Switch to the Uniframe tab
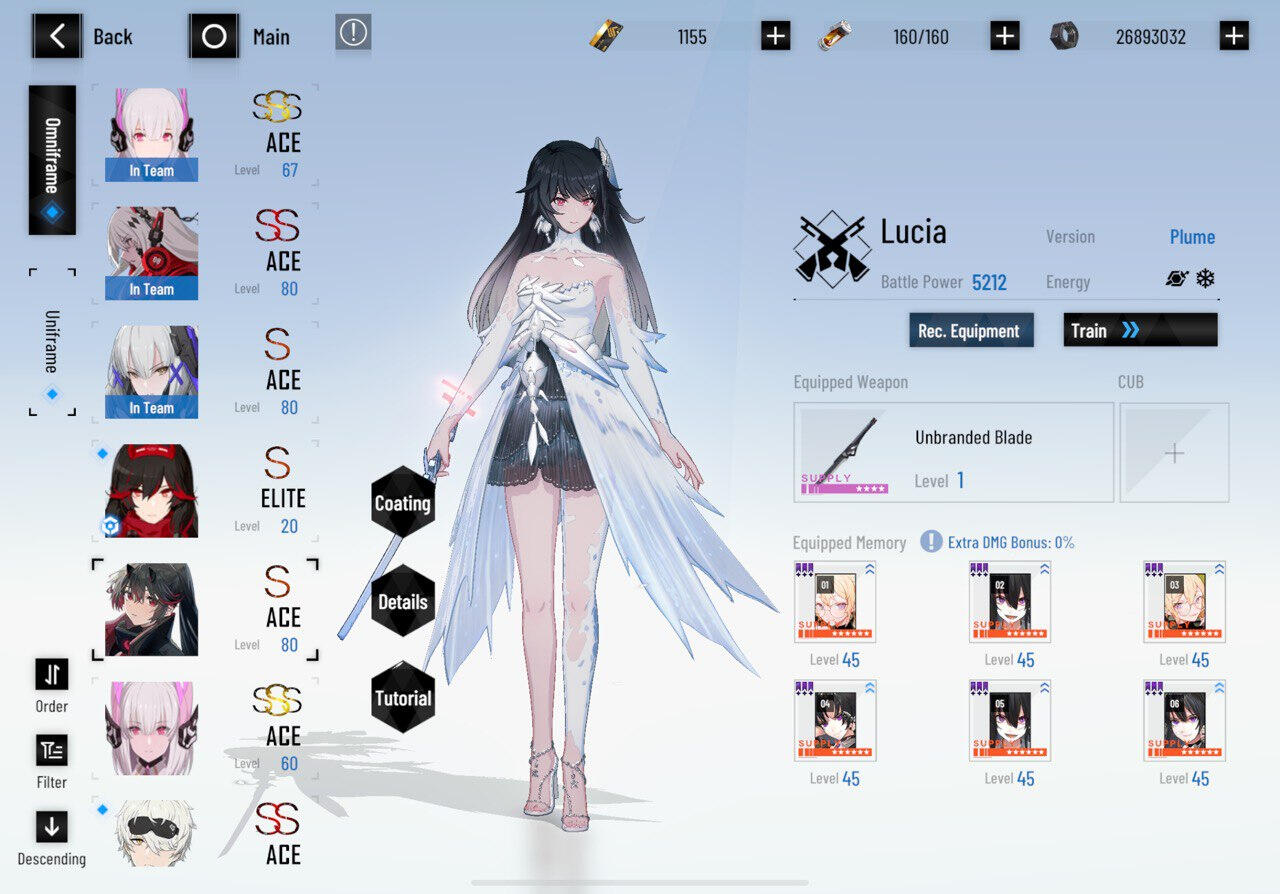 tap(52, 342)
